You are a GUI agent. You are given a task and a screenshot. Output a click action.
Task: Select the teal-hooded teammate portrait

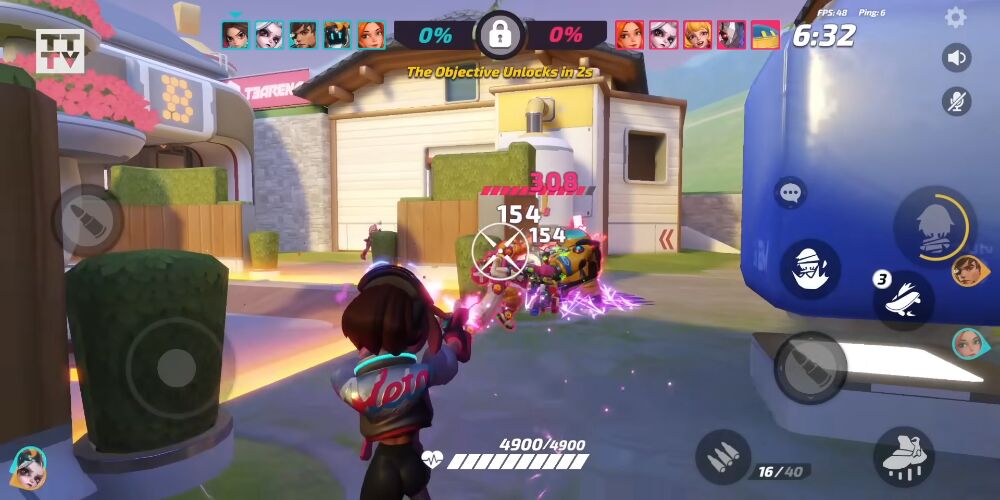968,344
